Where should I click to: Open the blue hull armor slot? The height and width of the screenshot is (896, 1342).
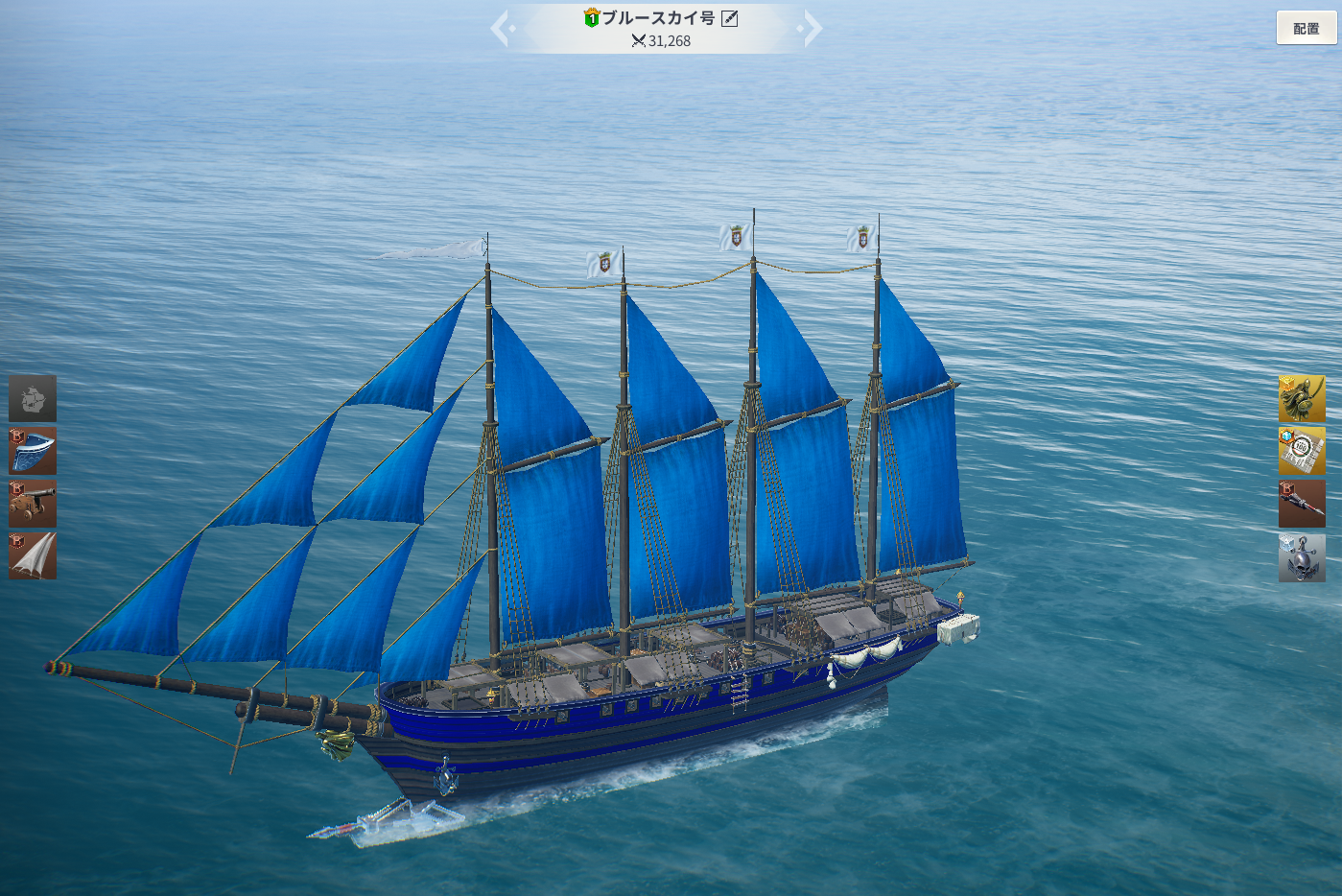33,451
